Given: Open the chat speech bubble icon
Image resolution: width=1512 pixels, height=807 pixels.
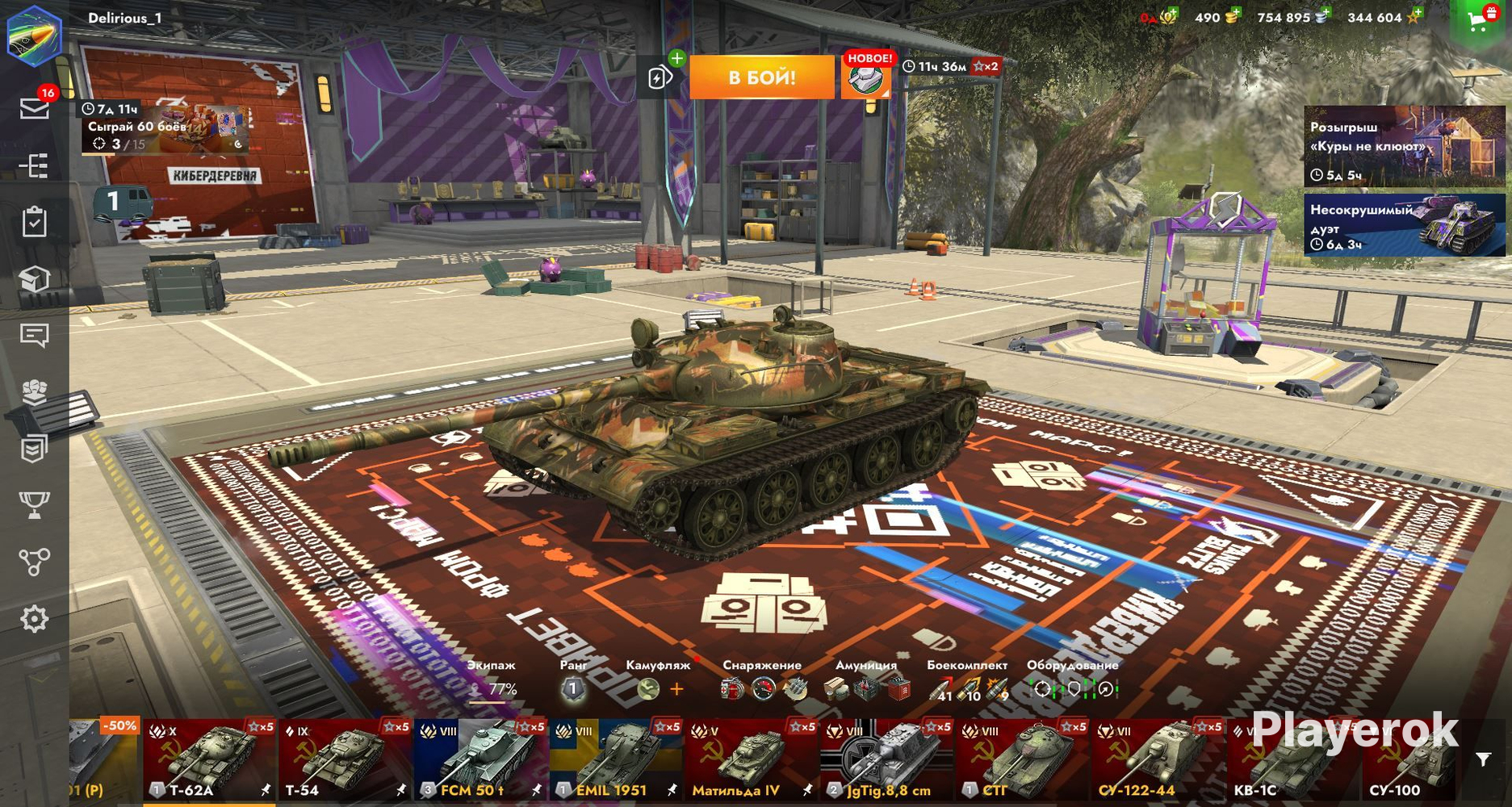Looking at the screenshot, I should (34, 335).
